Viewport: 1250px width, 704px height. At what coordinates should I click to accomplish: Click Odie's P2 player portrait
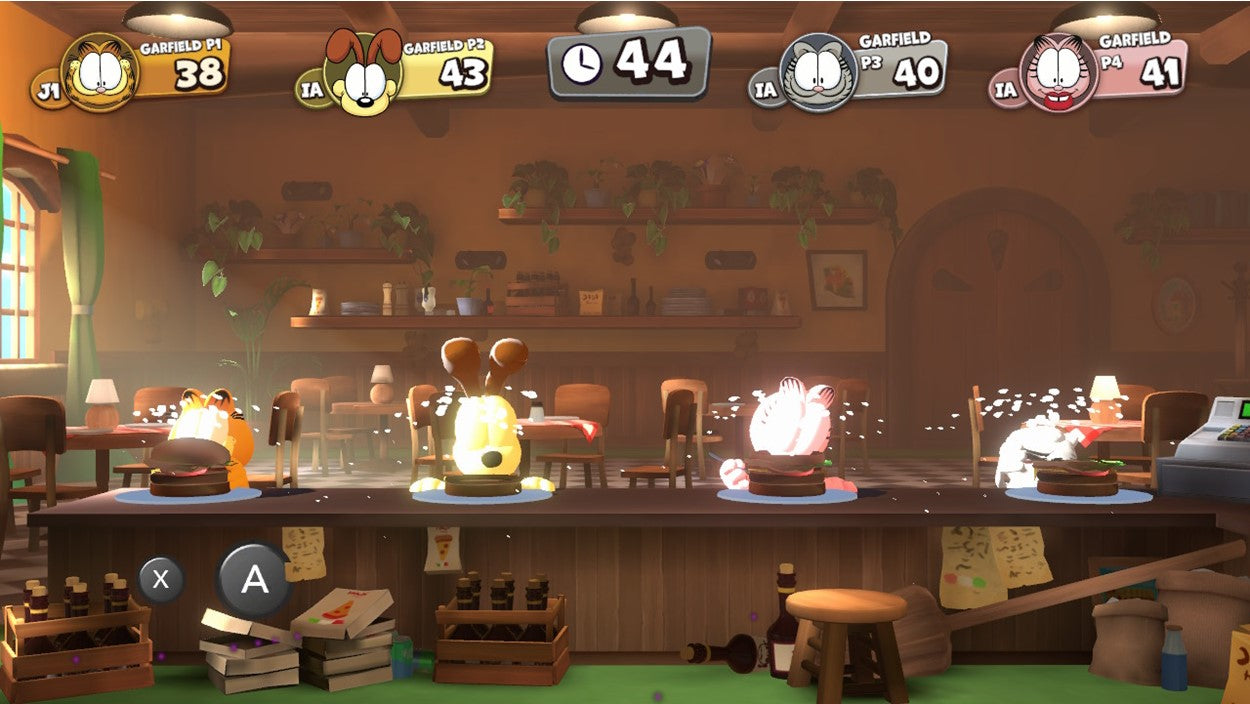click(362, 74)
